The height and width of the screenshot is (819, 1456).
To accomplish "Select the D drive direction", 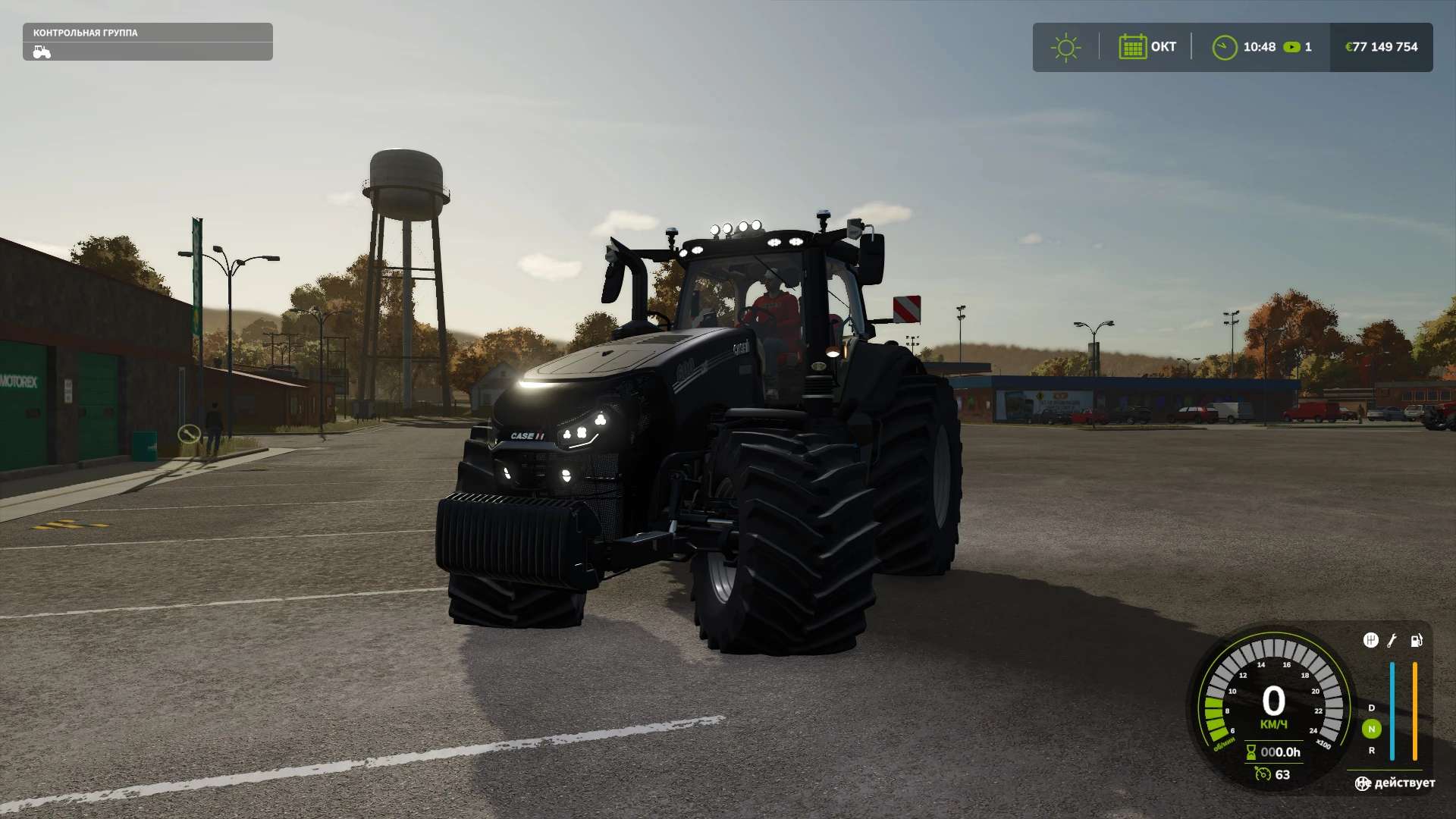I will [x=1371, y=708].
